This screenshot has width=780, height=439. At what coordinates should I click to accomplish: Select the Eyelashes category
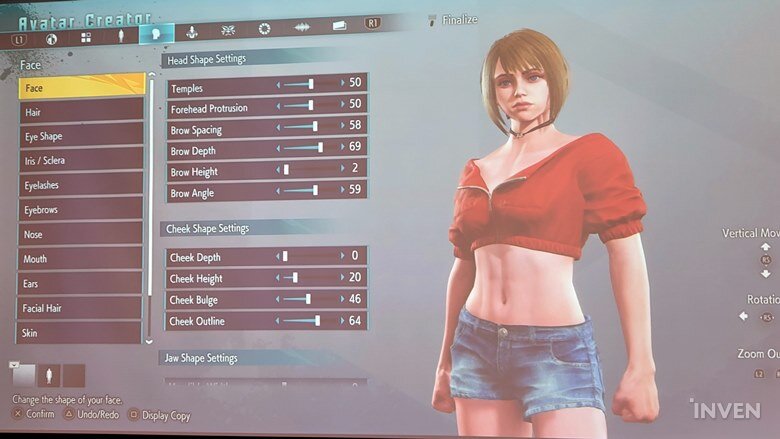[x=80, y=185]
